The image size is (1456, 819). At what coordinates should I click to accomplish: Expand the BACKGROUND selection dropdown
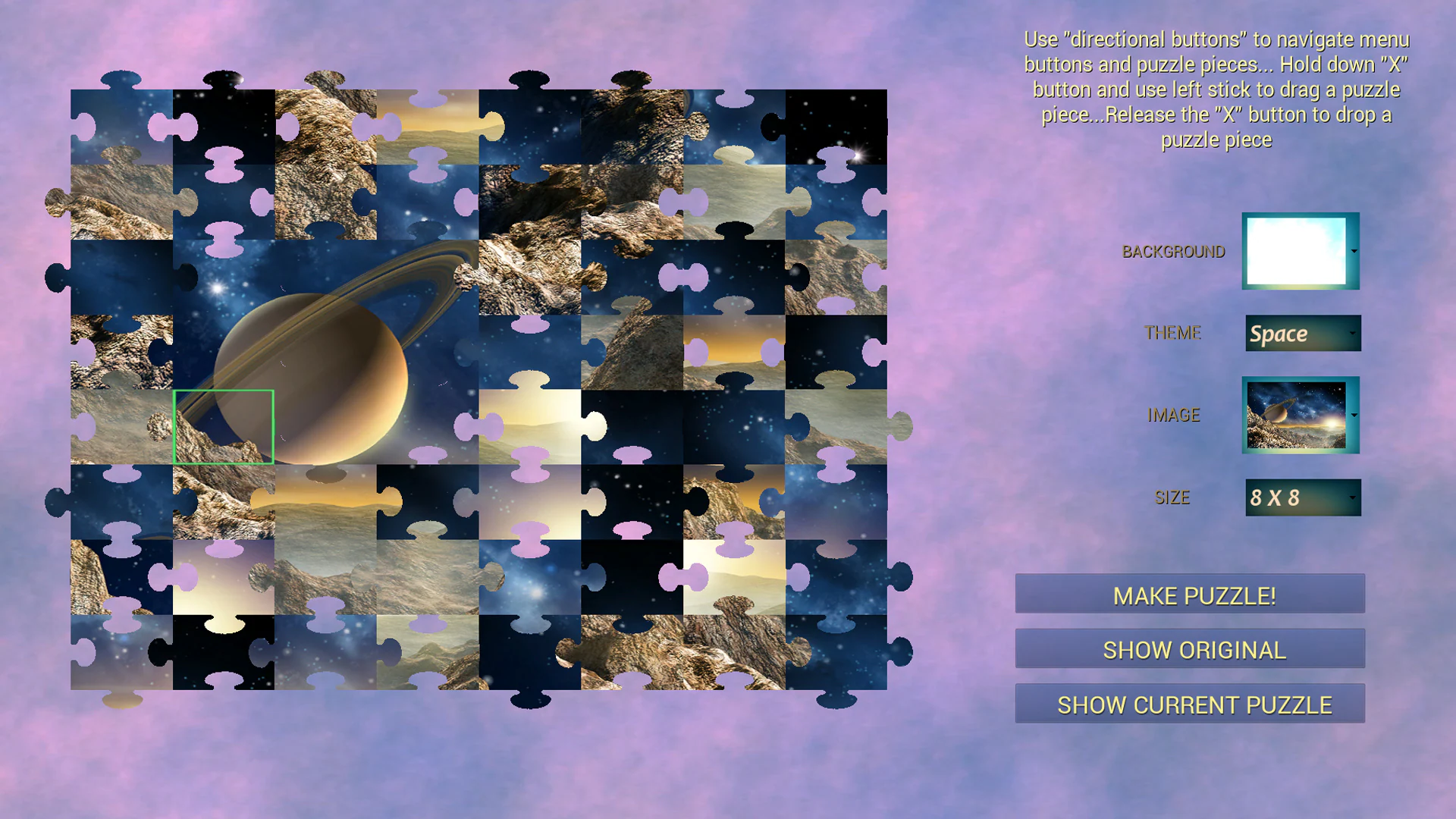click(1354, 251)
